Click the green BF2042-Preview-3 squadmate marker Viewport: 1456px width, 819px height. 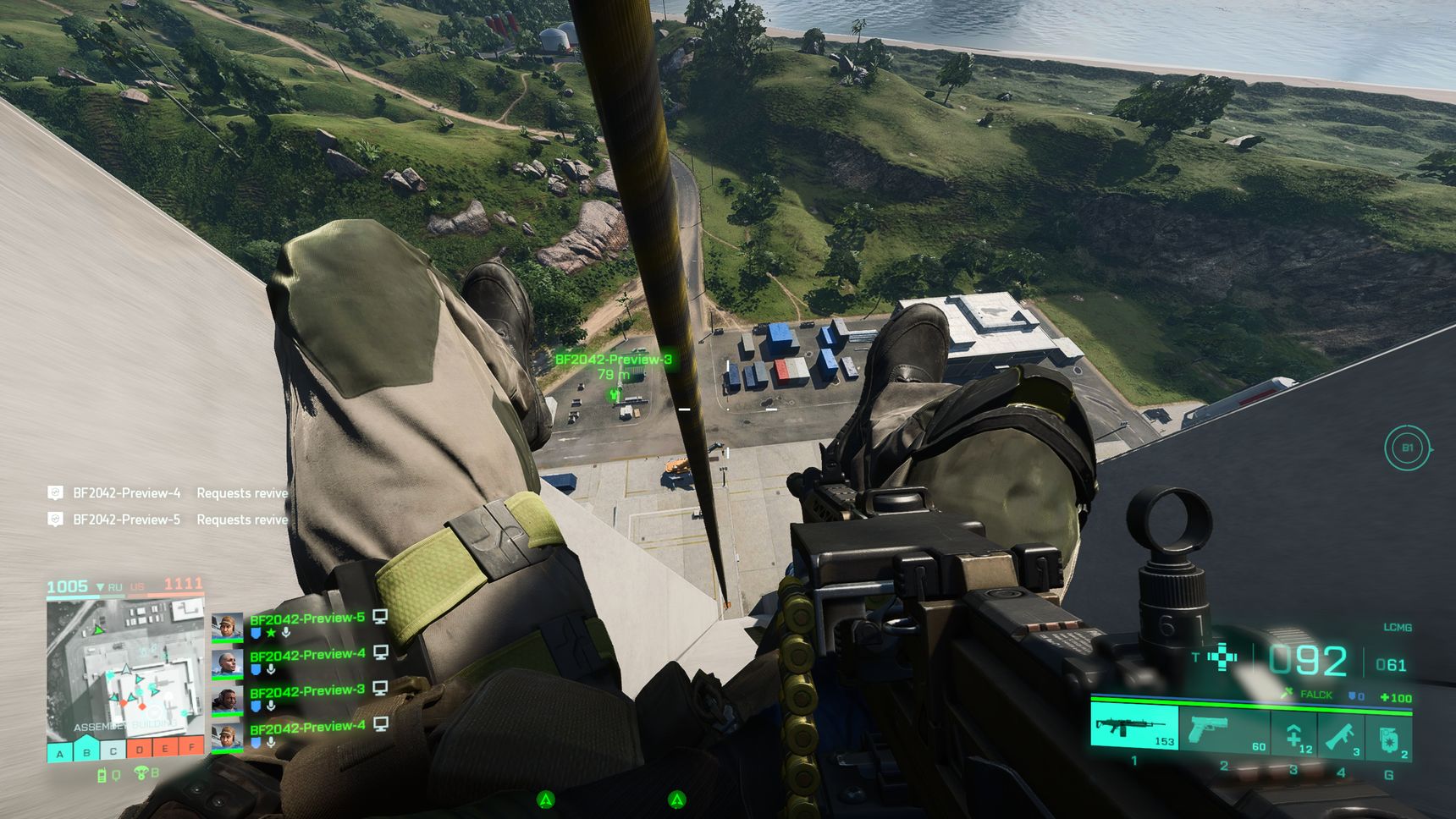click(615, 394)
